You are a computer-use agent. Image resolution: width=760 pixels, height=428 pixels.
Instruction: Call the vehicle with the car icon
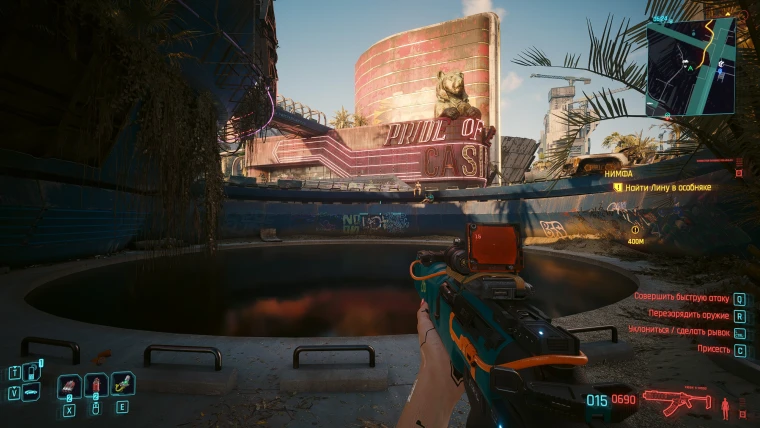click(30, 392)
